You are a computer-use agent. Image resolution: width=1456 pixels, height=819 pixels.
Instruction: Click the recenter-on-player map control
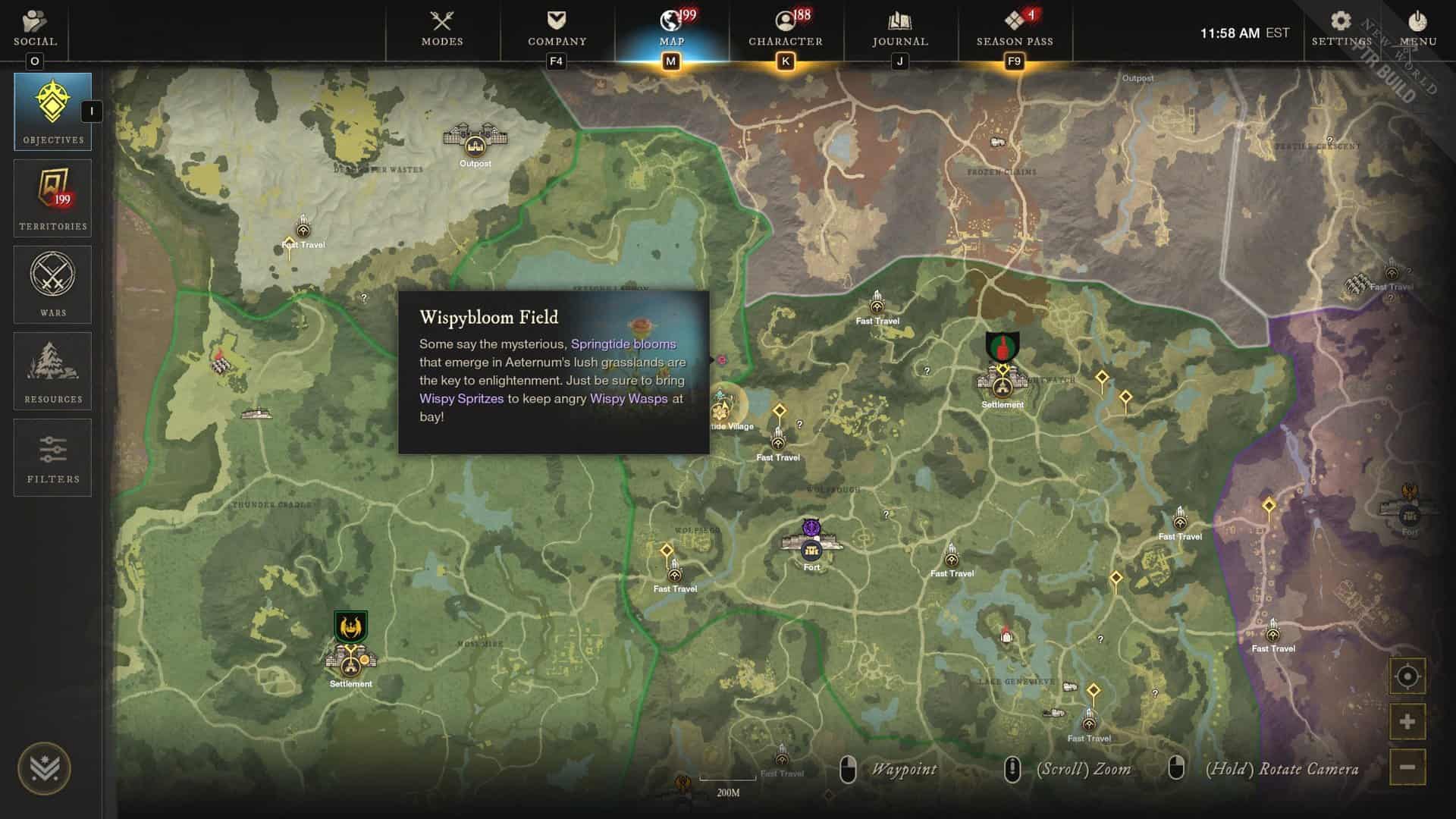coord(1407,674)
